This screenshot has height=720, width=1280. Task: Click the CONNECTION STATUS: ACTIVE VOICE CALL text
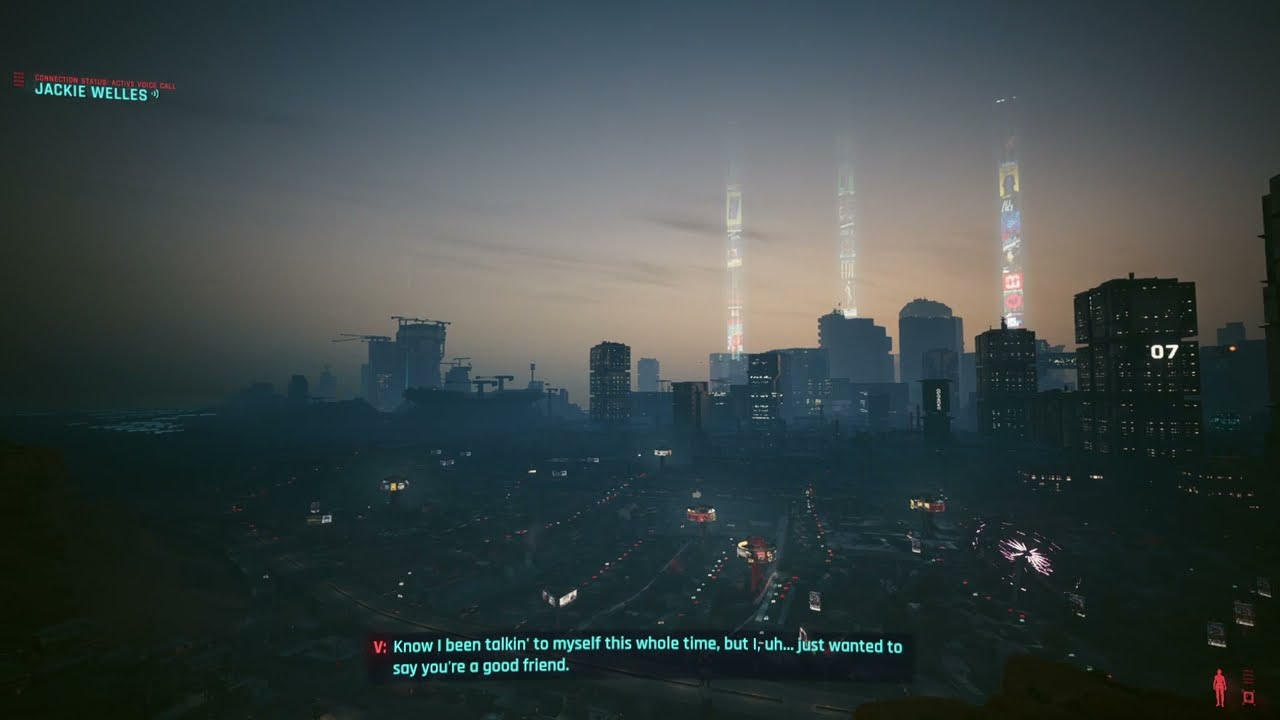pyautogui.click(x=105, y=81)
